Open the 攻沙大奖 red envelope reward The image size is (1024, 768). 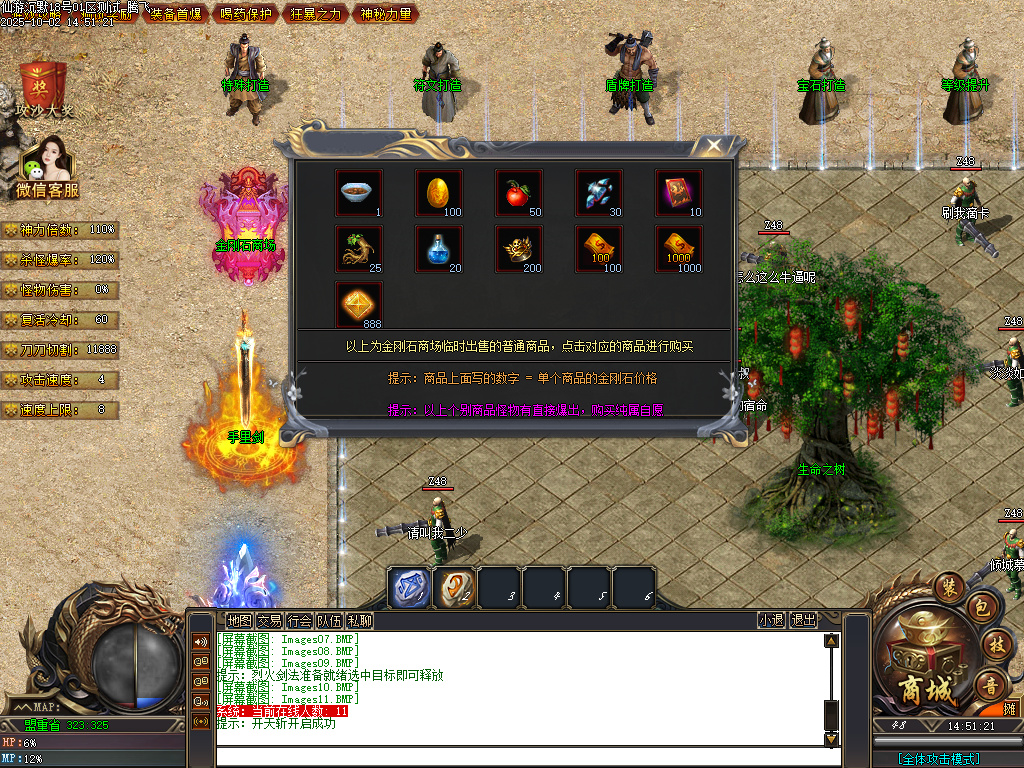(x=44, y=86)
